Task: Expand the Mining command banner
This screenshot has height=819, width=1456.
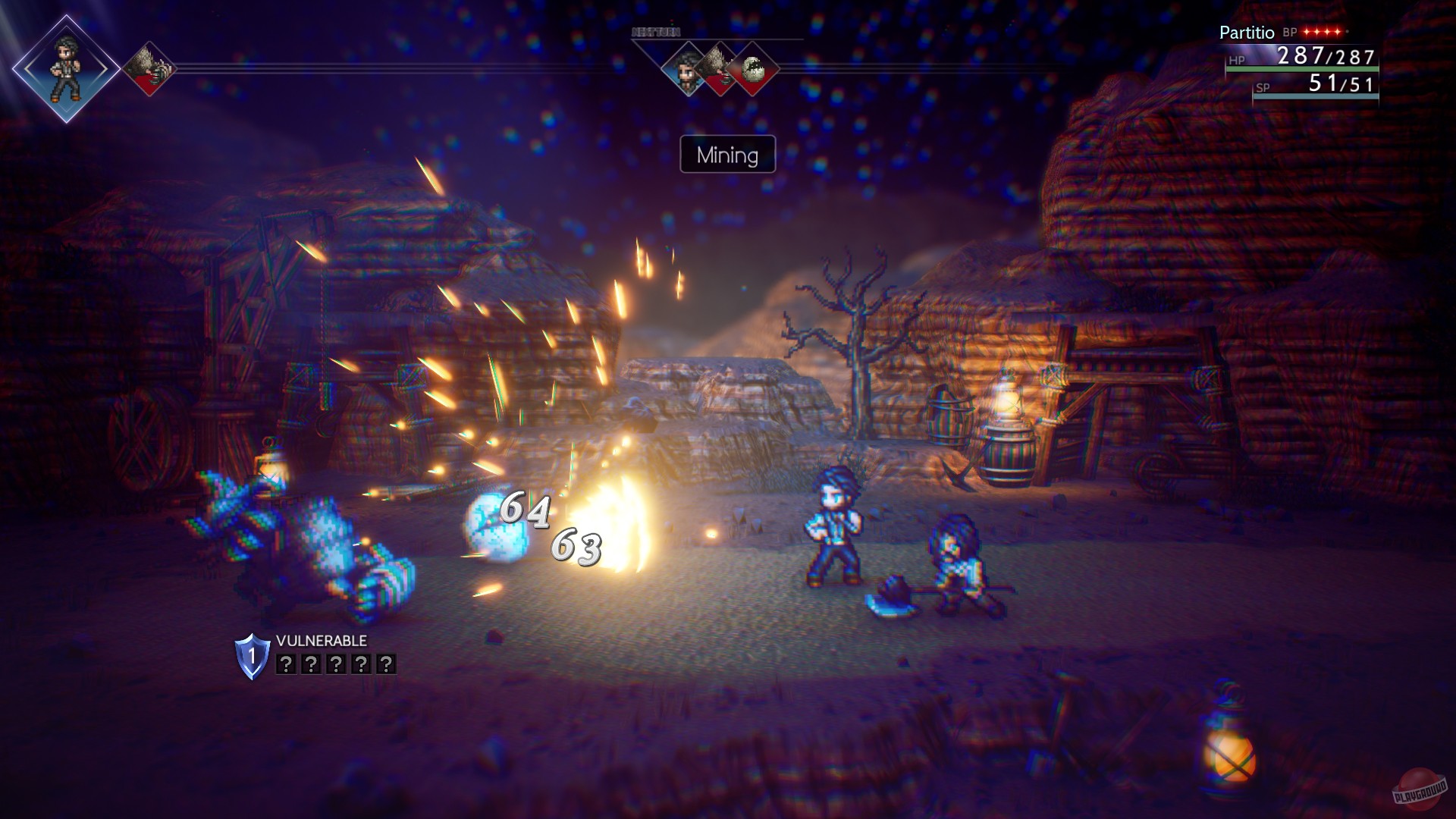Action: tap(727, 154)
